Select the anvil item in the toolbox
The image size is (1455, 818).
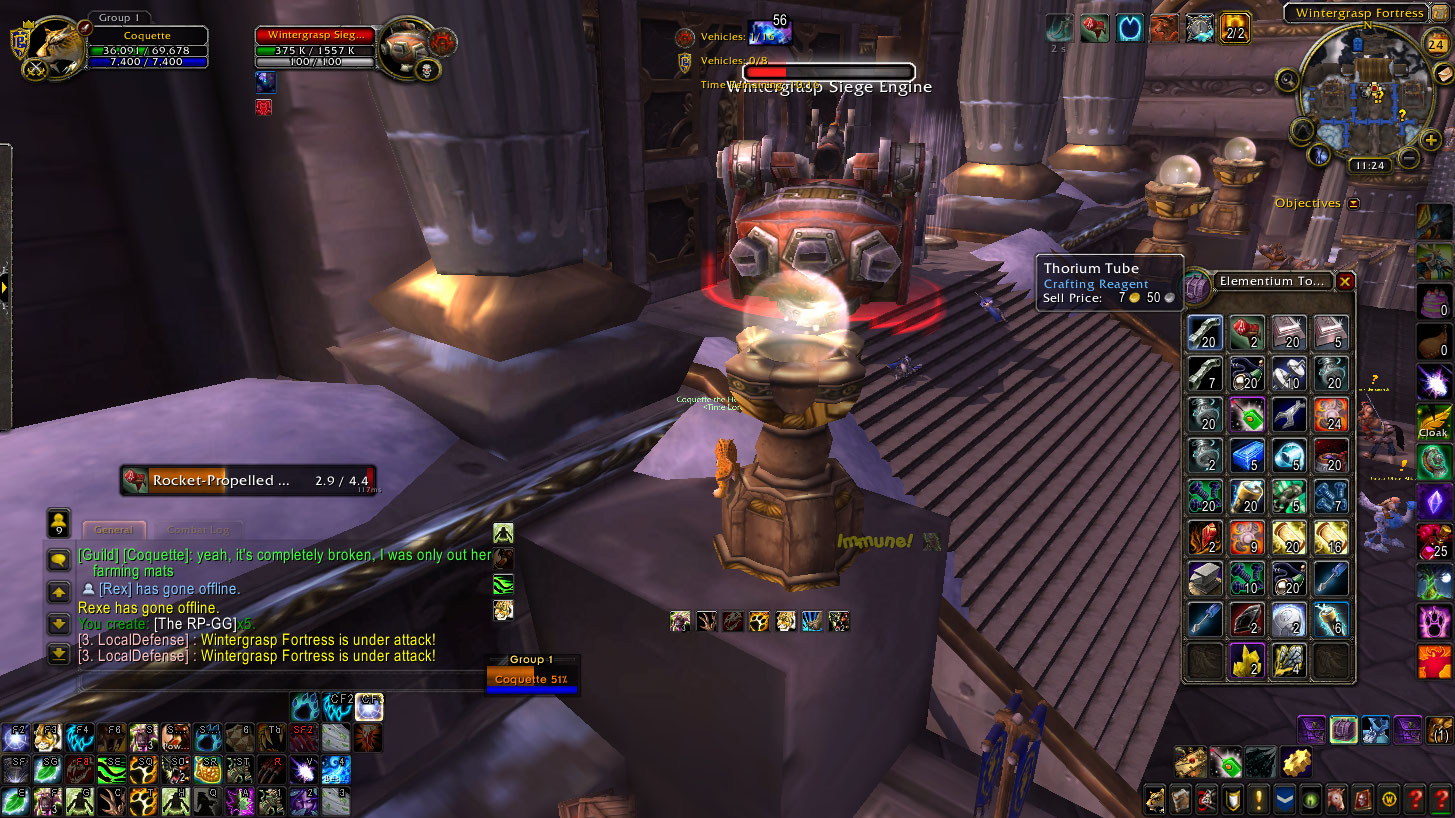1205,578
